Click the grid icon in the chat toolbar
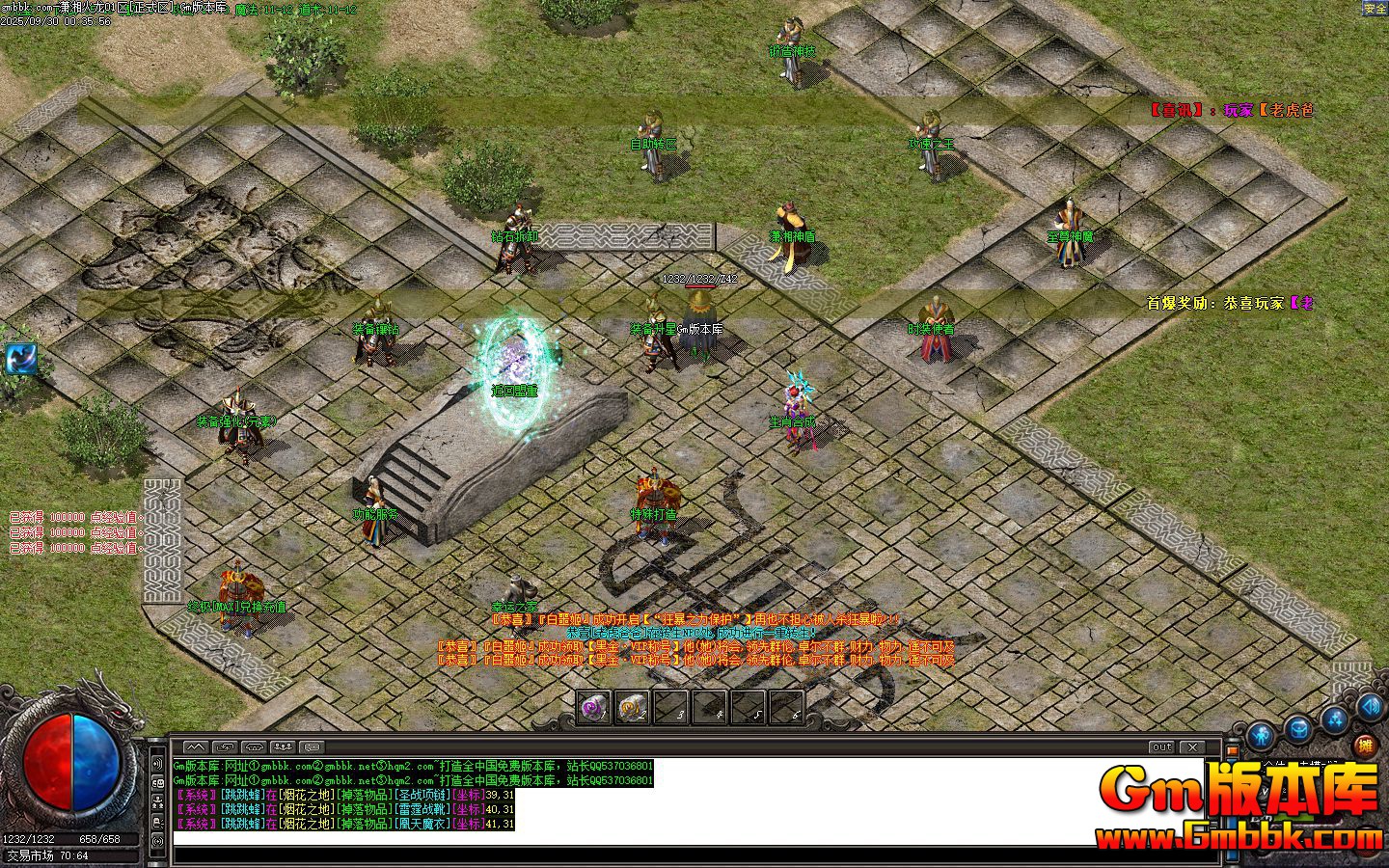The width and height of the screenshot is (1389, 868). 311,746
